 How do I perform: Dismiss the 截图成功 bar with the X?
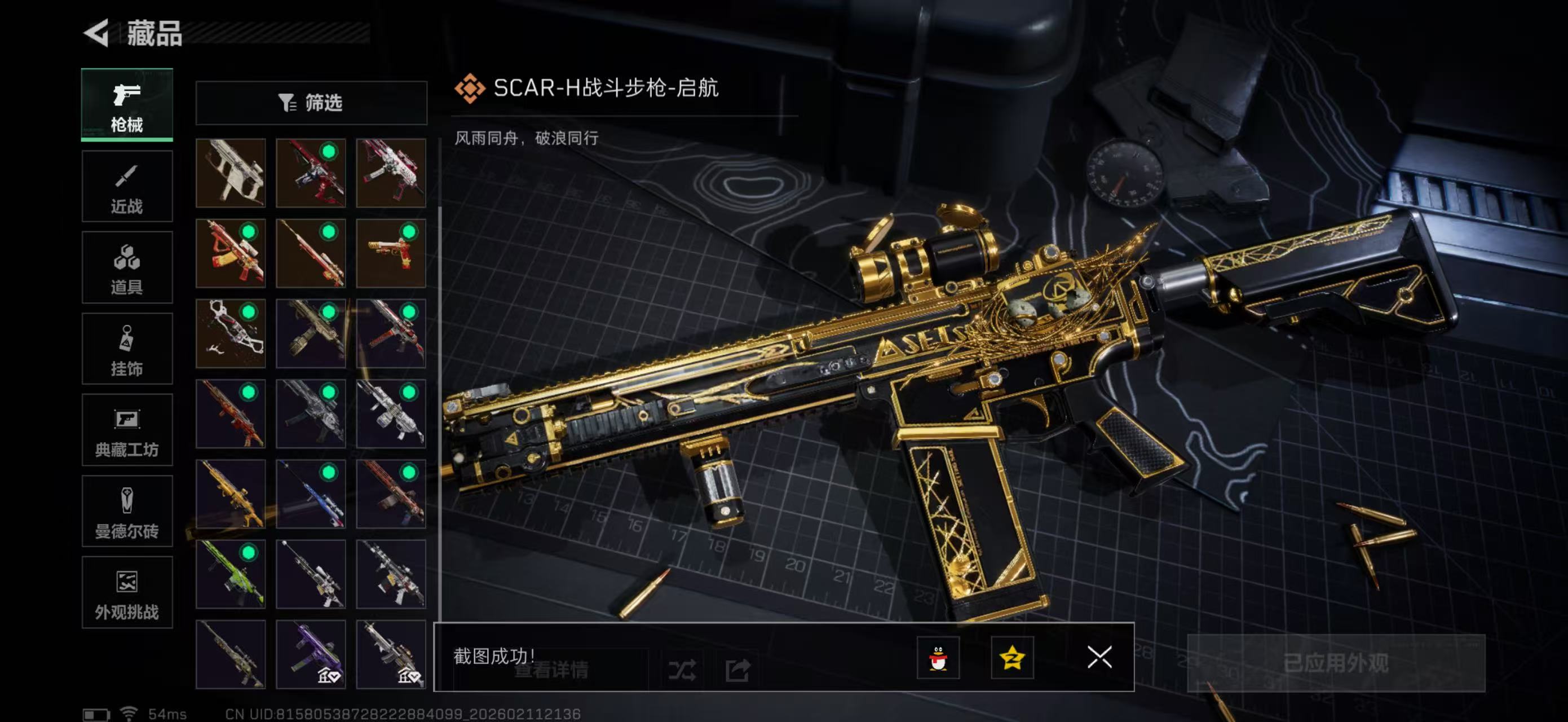1099,658
